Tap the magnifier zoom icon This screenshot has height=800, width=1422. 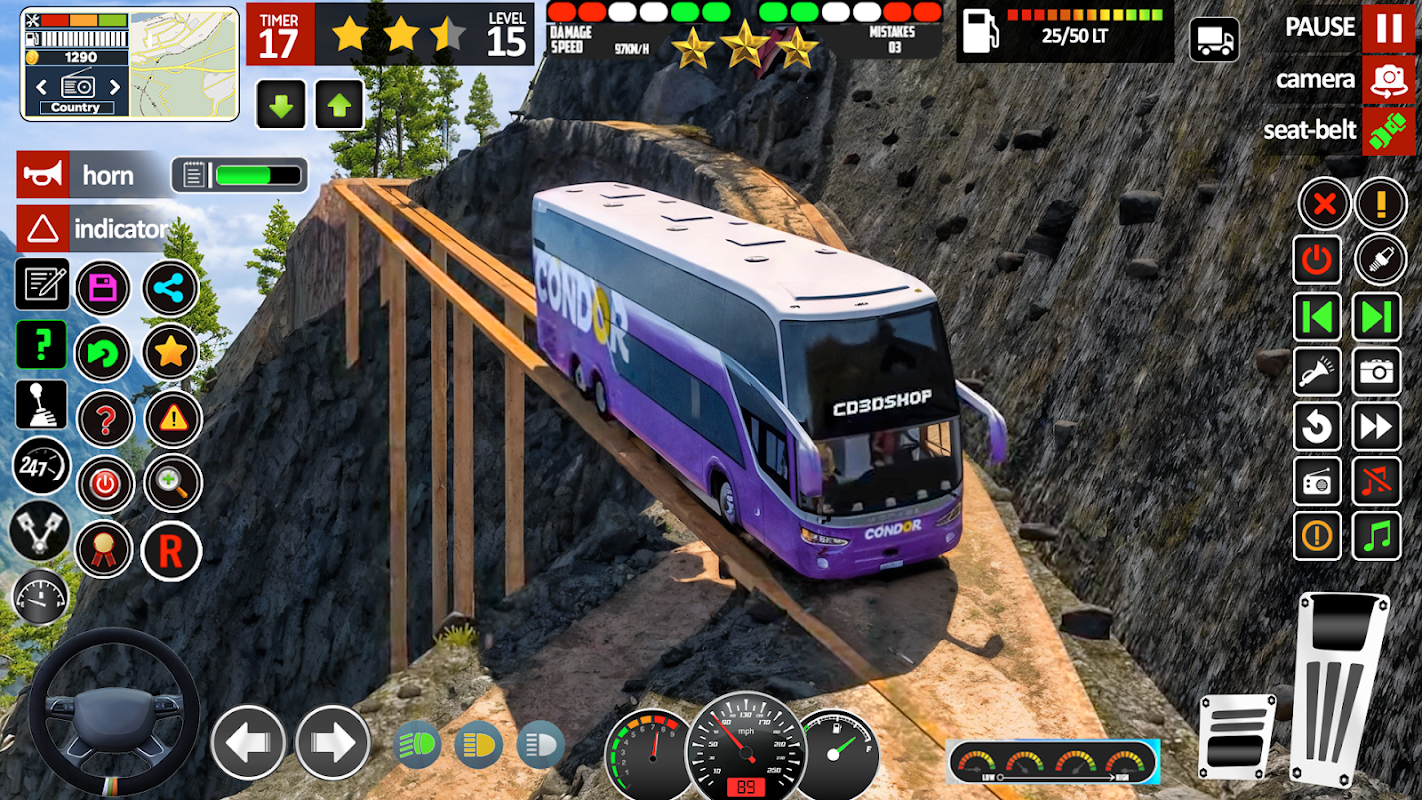pyautogui.click(x=172, y=483)
